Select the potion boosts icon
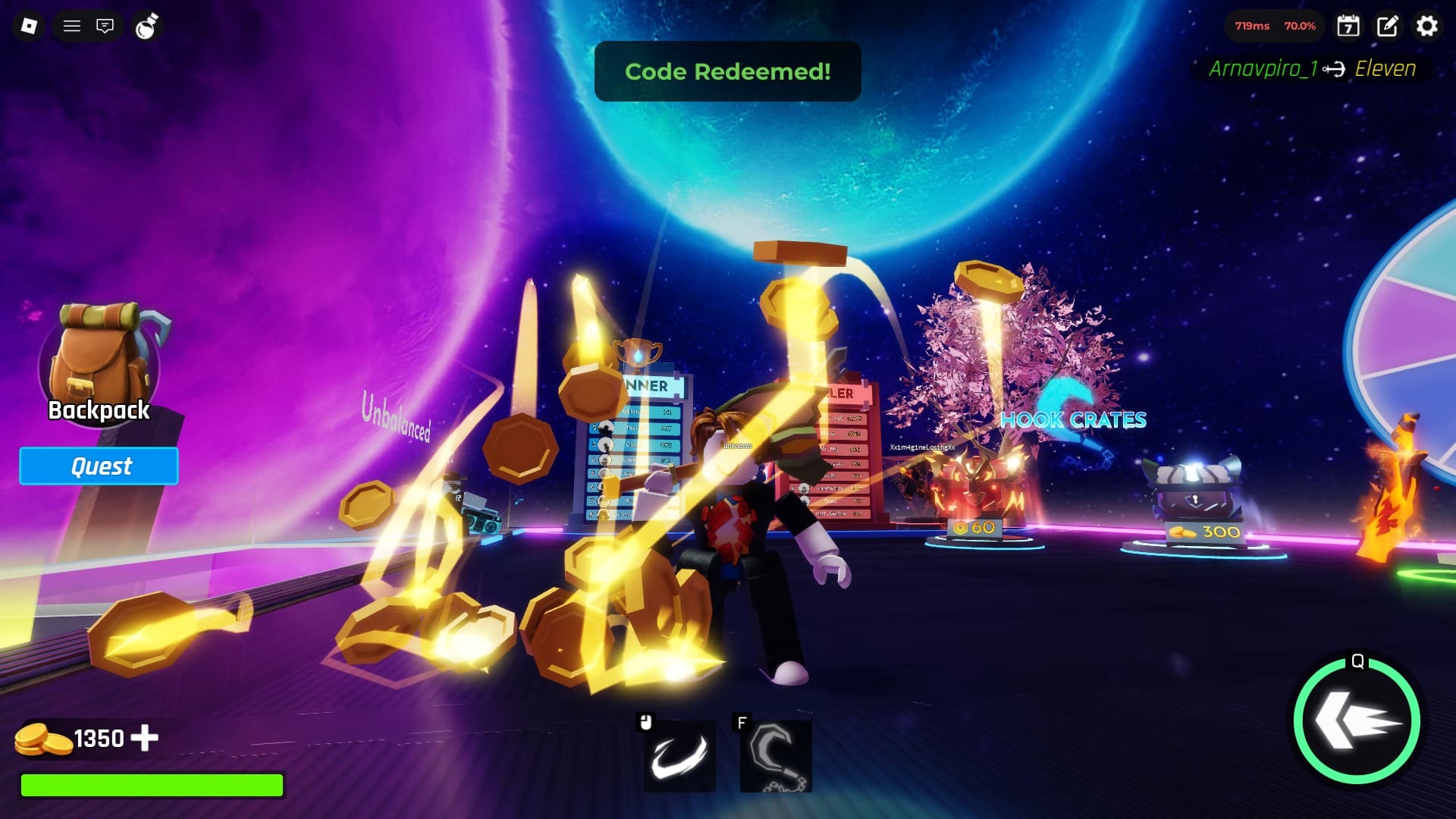Viewport: 1456px width, 819px height. [x=146, y=26]
